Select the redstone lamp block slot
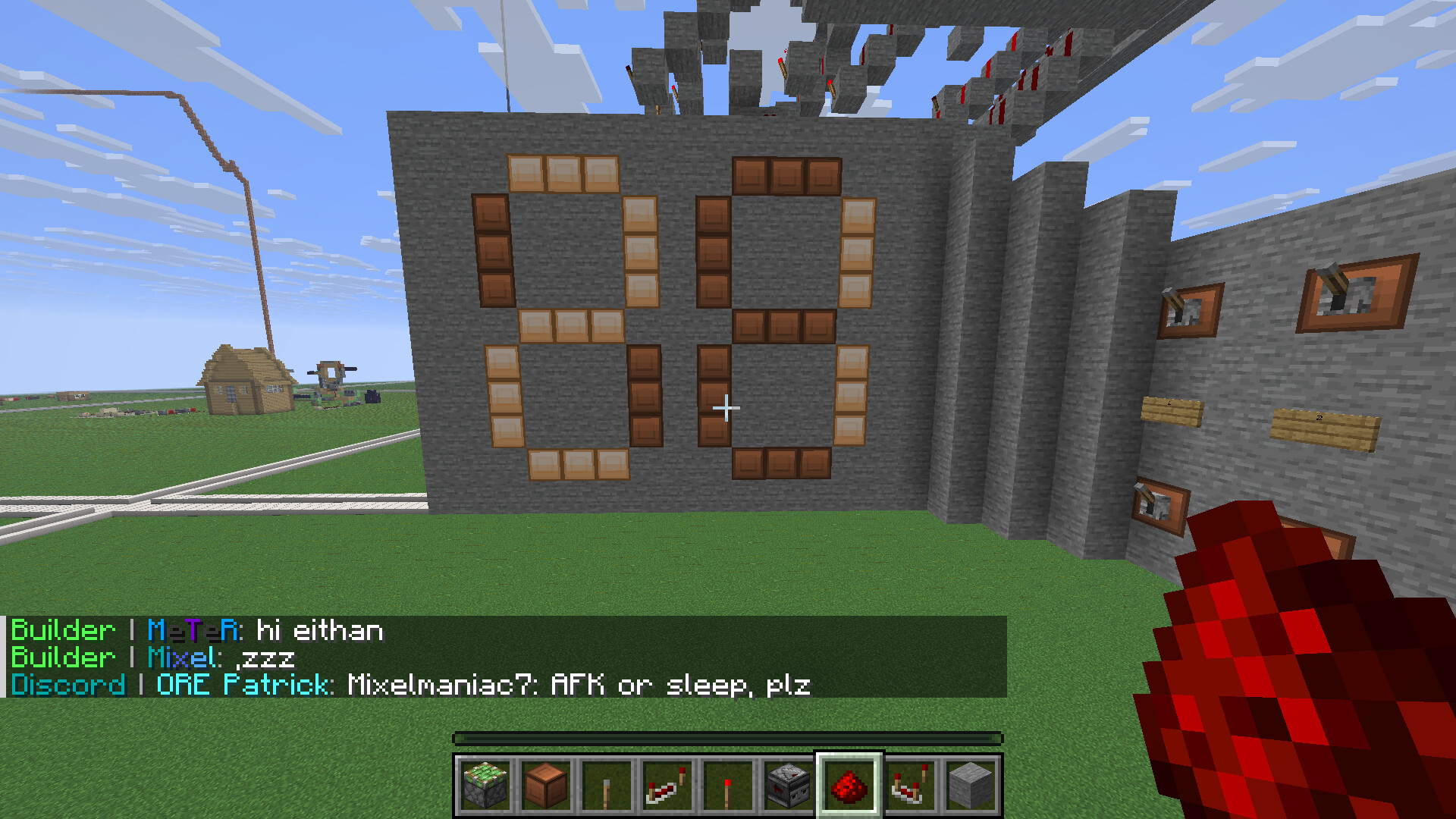The width and height of the screenshot is (1456, 819). pyautogui.click(x=546, y=786)
